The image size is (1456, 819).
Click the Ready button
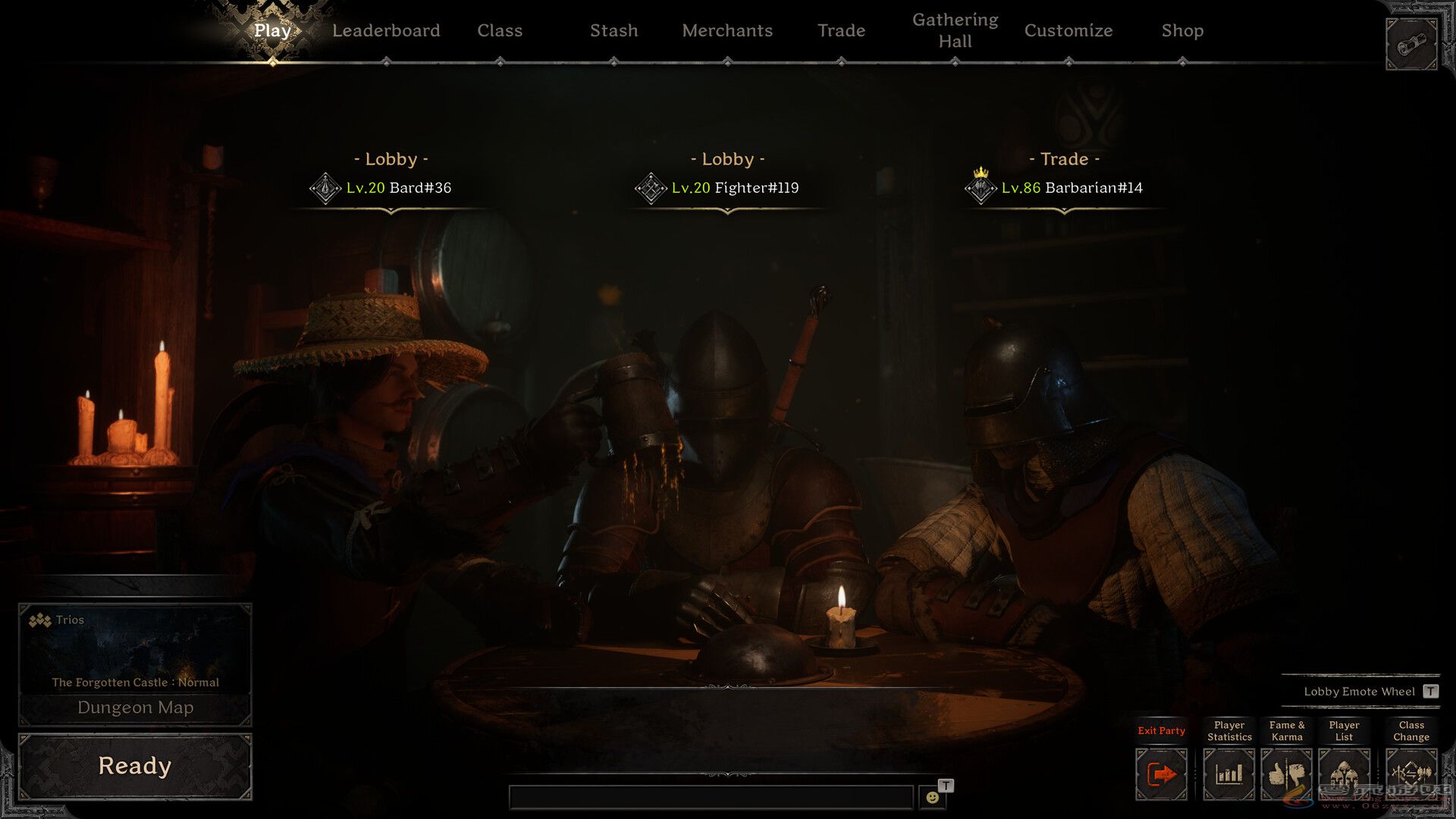[x=135, y=766]
